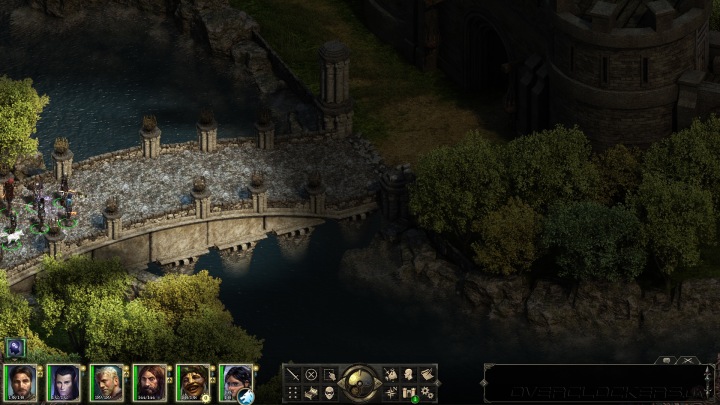
Task: Open the stronghold castle towers icon
Action: point(409,392)
